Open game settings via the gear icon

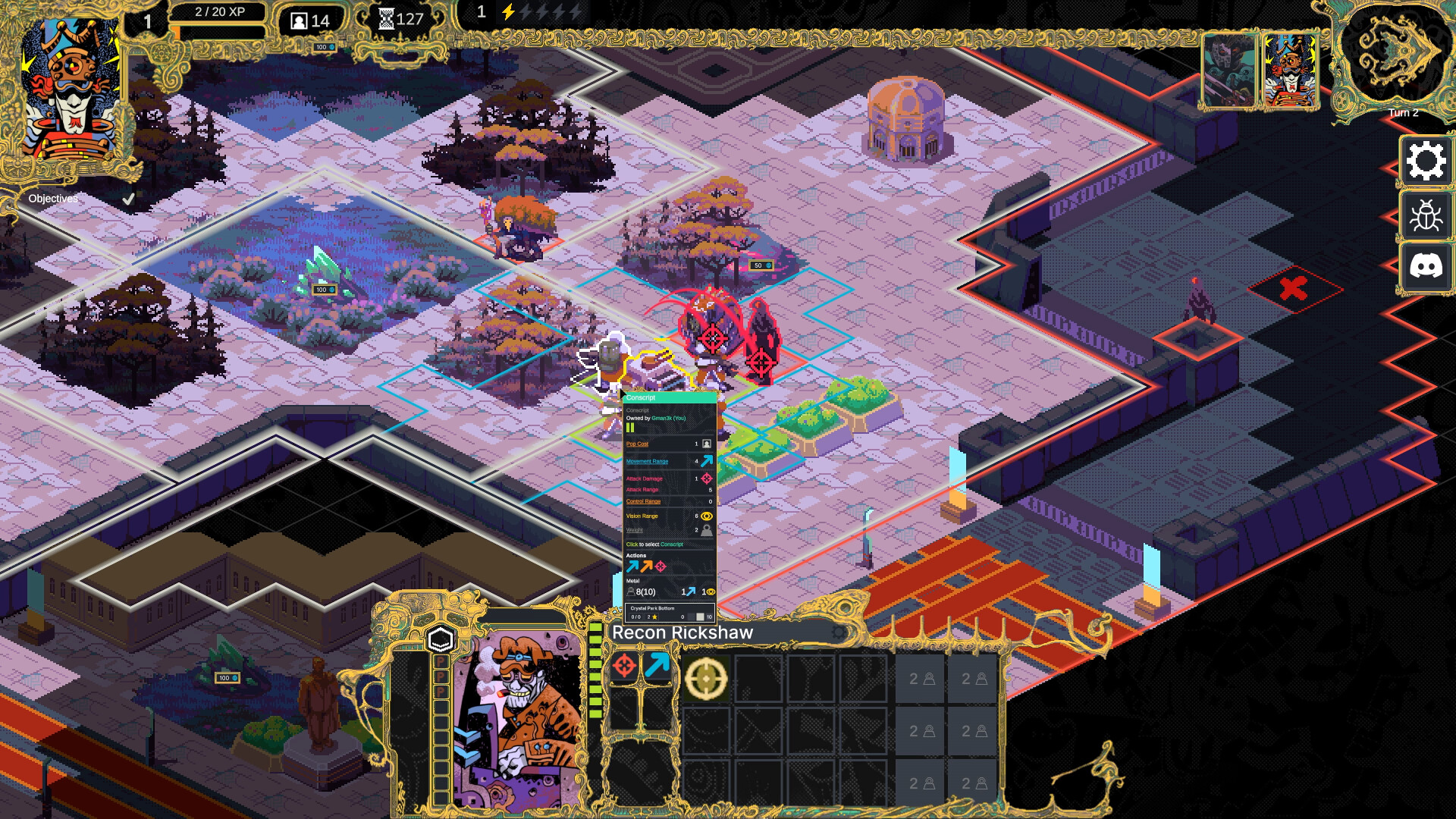pos(1427,160)
